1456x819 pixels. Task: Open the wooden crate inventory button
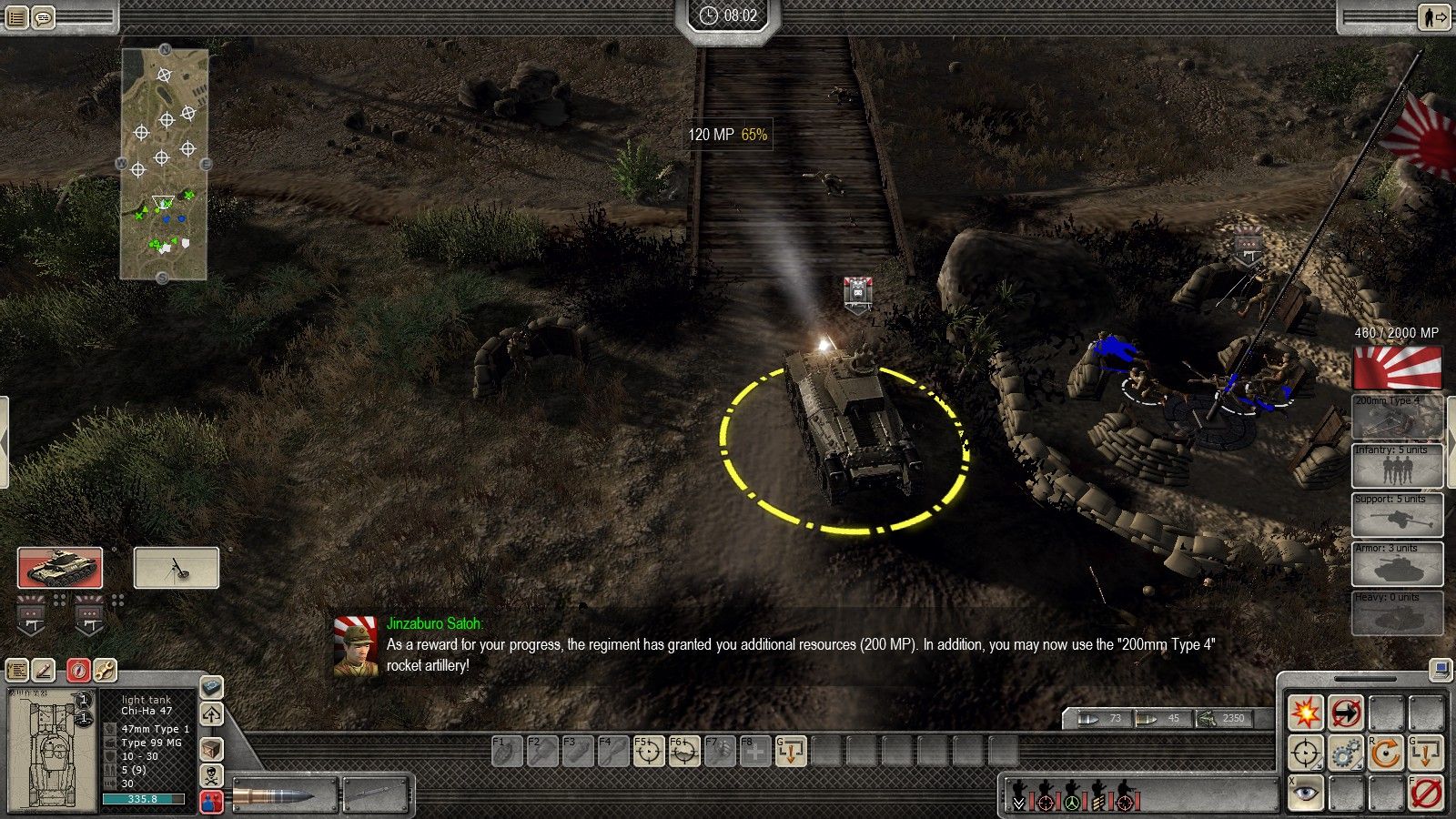(211, 748)
